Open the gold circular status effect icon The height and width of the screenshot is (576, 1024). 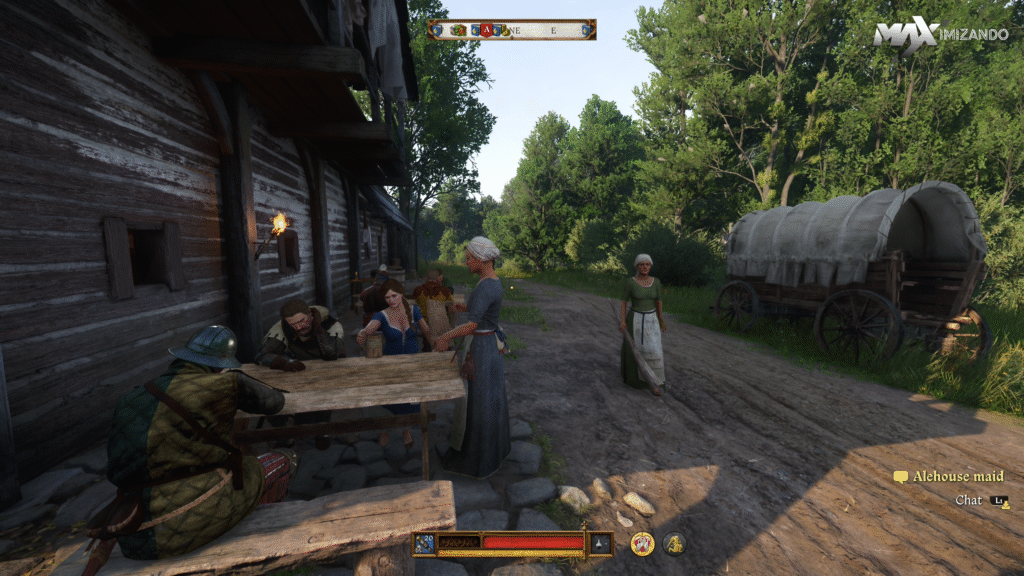click(x=642, y=543)
